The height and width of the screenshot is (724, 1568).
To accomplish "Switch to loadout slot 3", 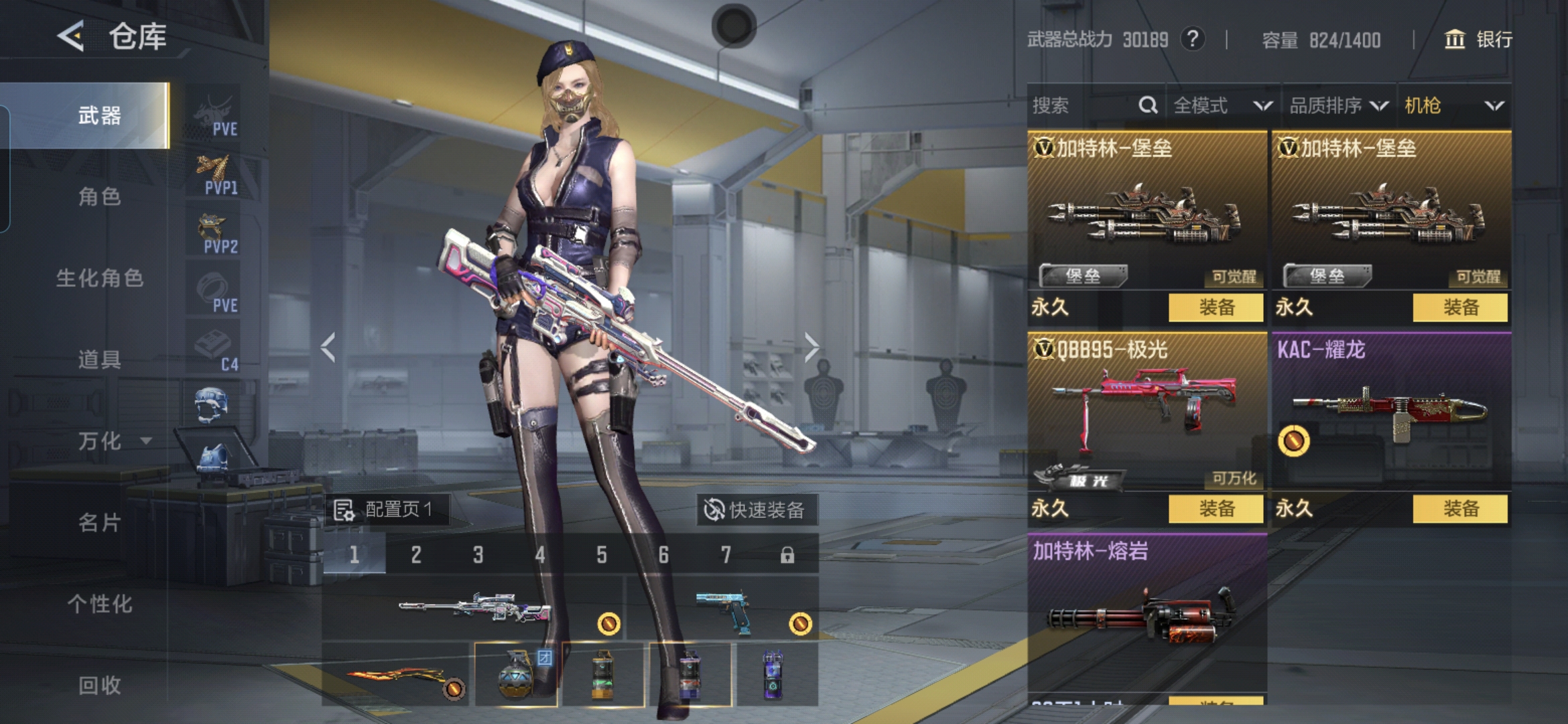I will (x=478, y=555).
